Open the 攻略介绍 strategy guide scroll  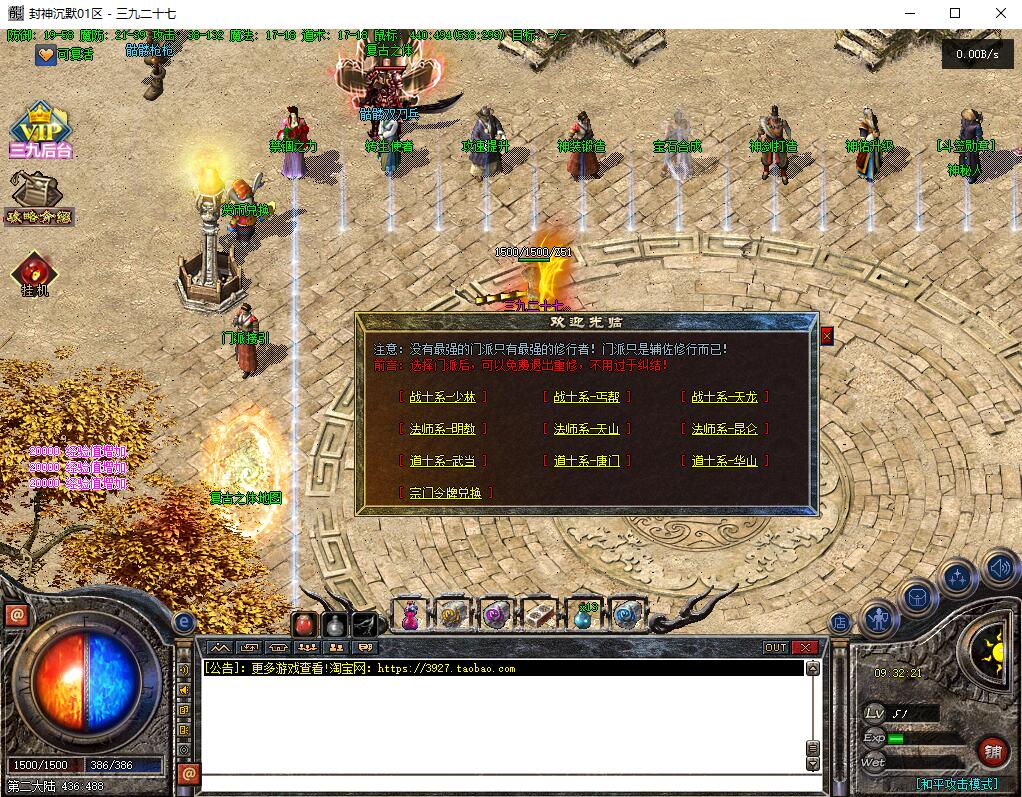click(38, 197)
